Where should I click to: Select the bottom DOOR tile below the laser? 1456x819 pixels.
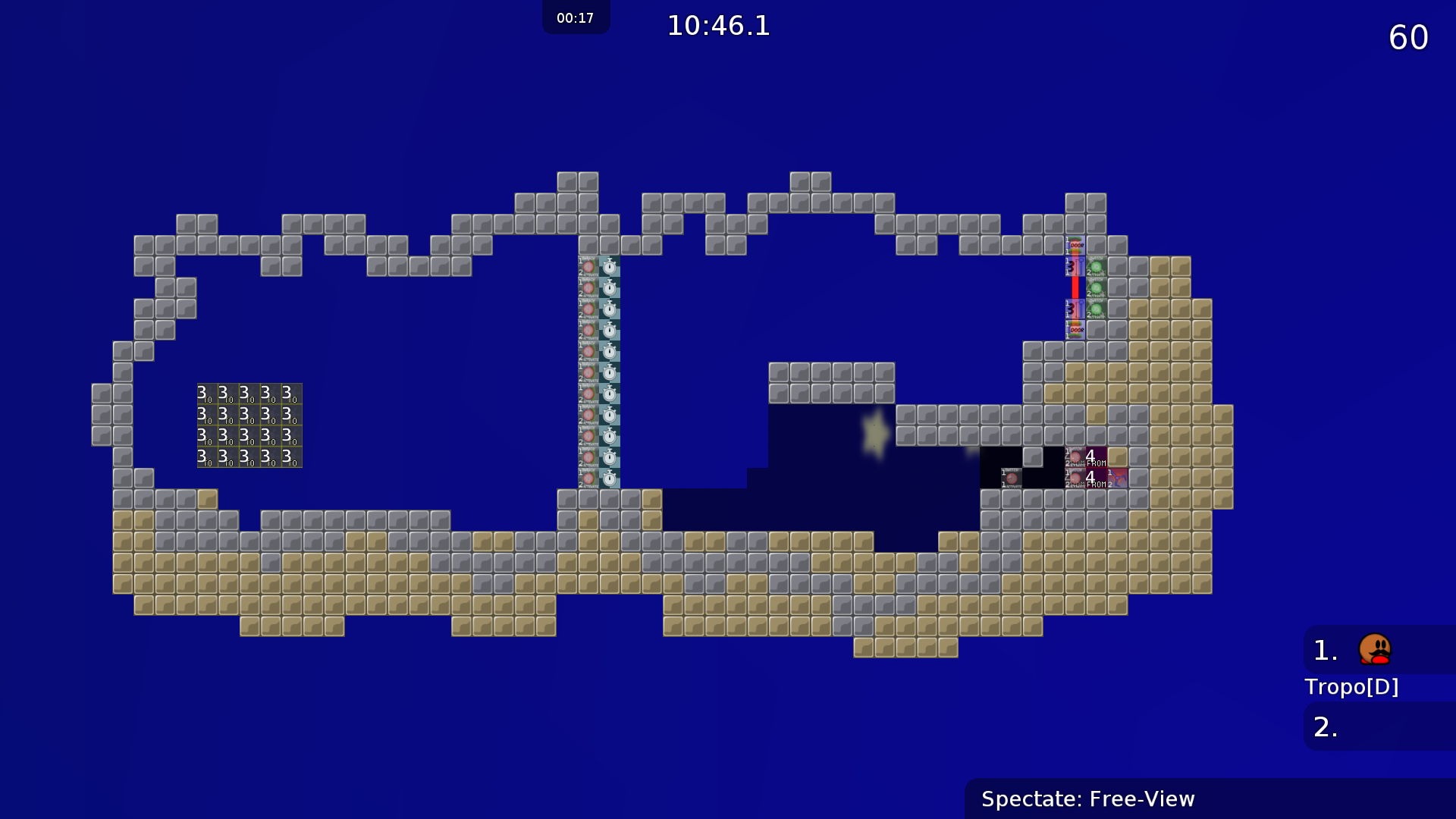point(1075,330)
